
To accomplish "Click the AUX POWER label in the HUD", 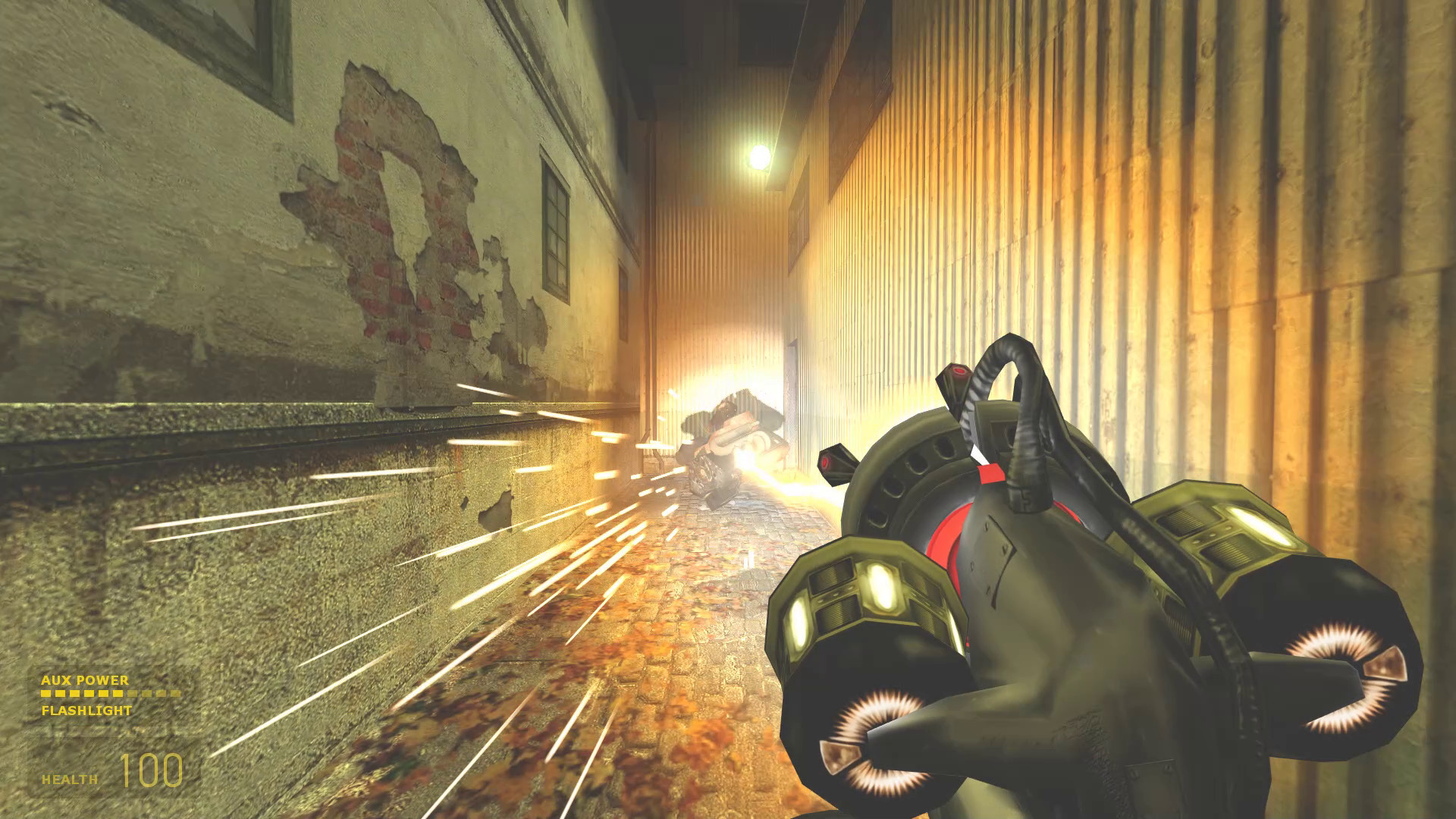I will point(83,681).
